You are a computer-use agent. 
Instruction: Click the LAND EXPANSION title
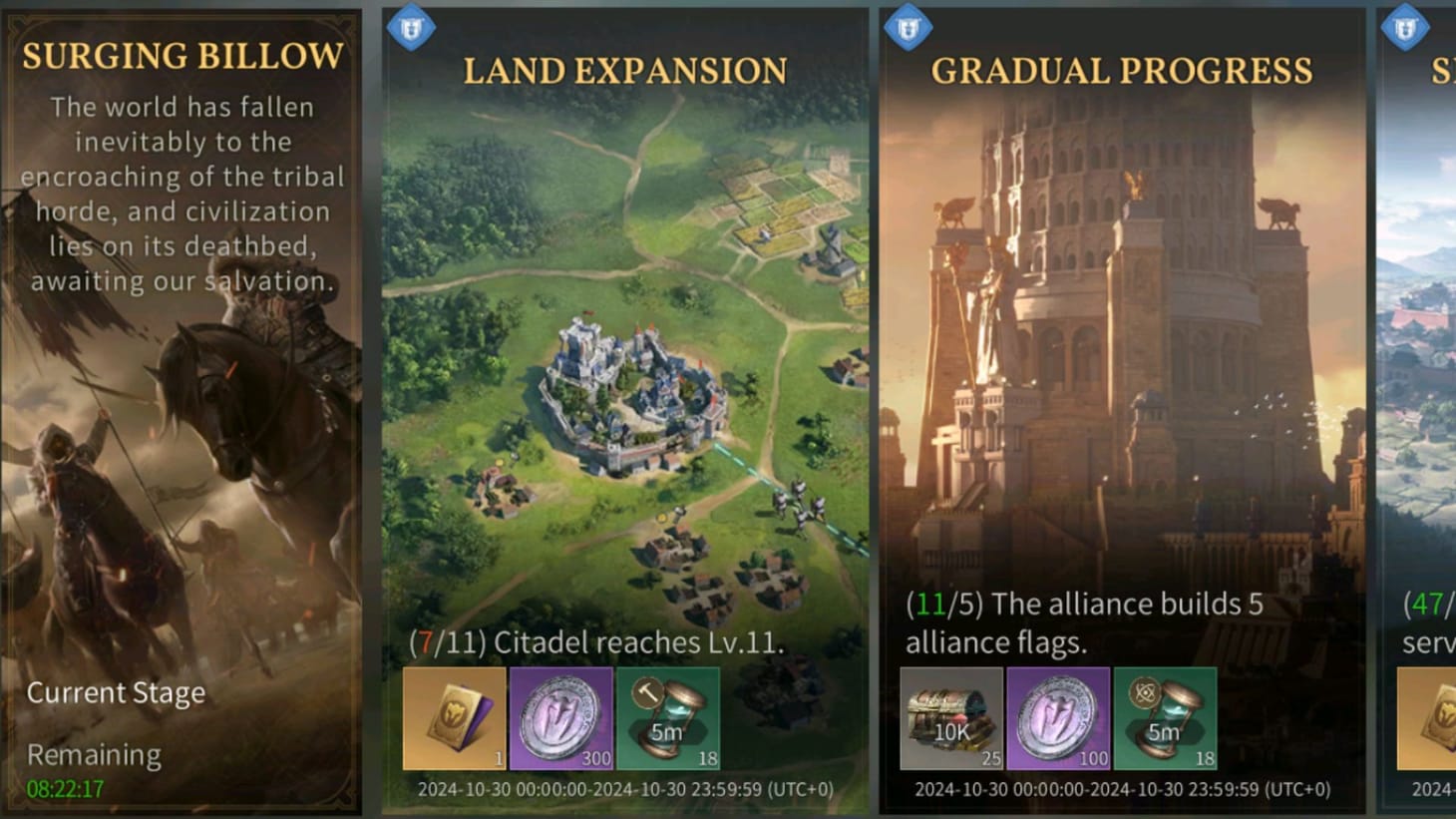[625, 70]
